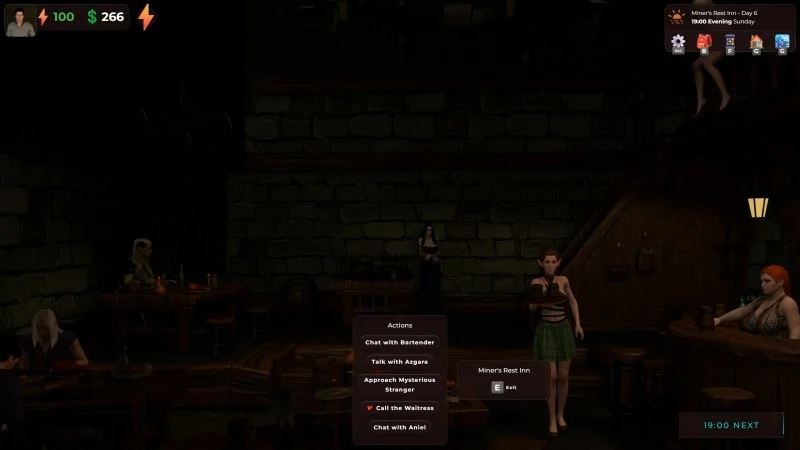
Task: Click the player portrait
Action: [x=20, y=18]
